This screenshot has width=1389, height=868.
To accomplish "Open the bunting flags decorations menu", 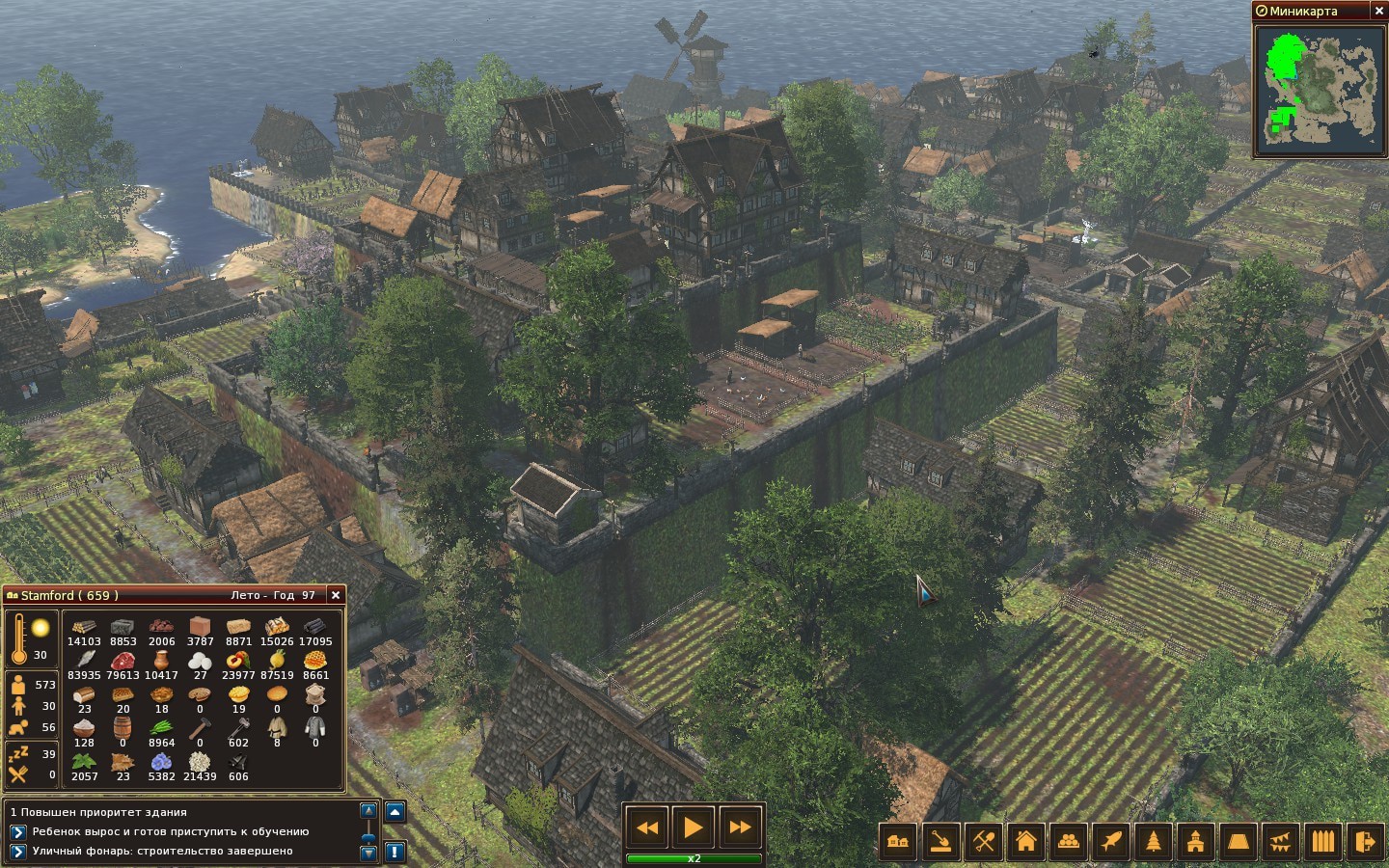I will click(x=1281, y=842).
